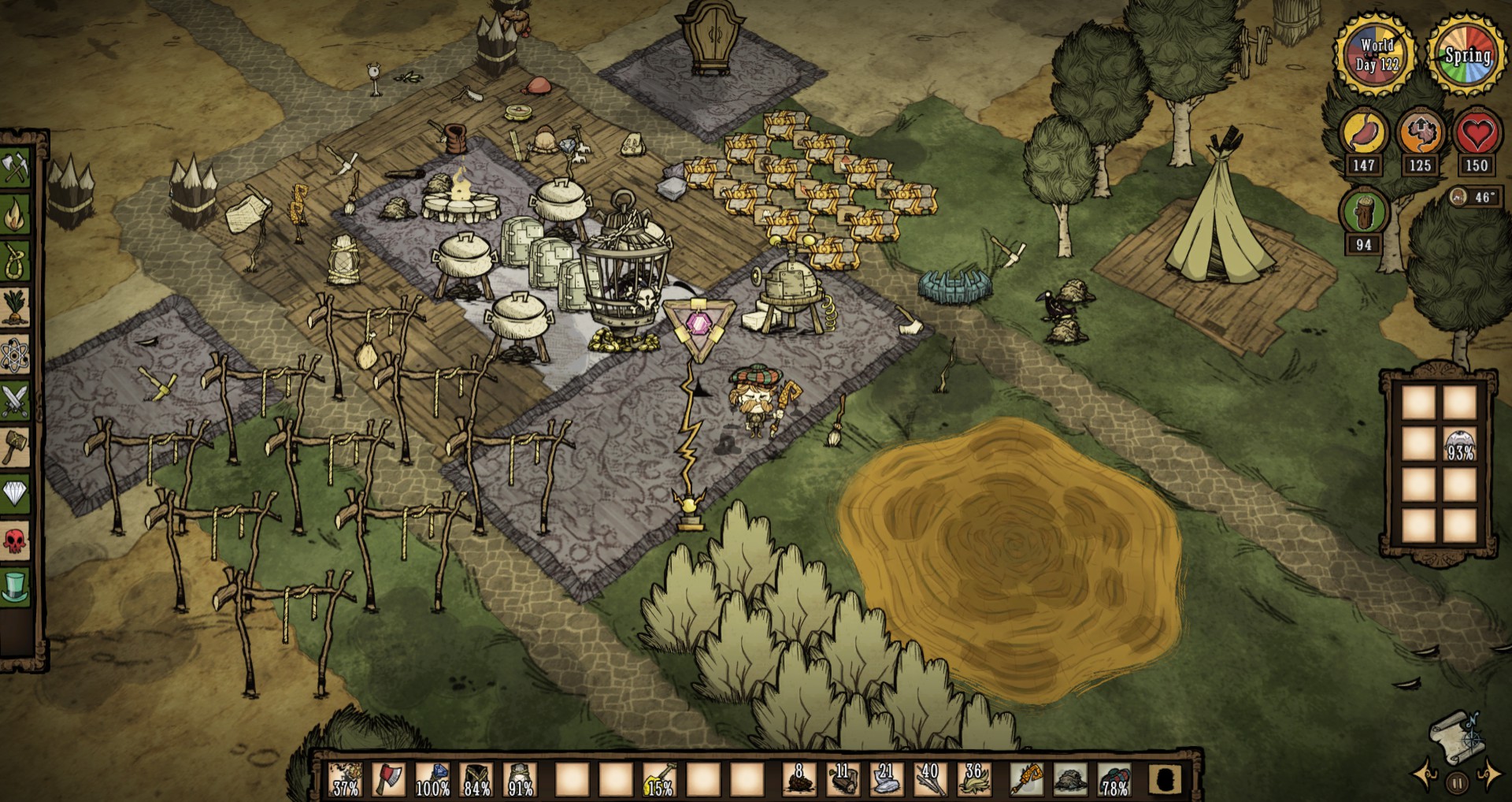Select the shovel at 15% durability
1512x802 pixels.
click(x=659, y=779)
